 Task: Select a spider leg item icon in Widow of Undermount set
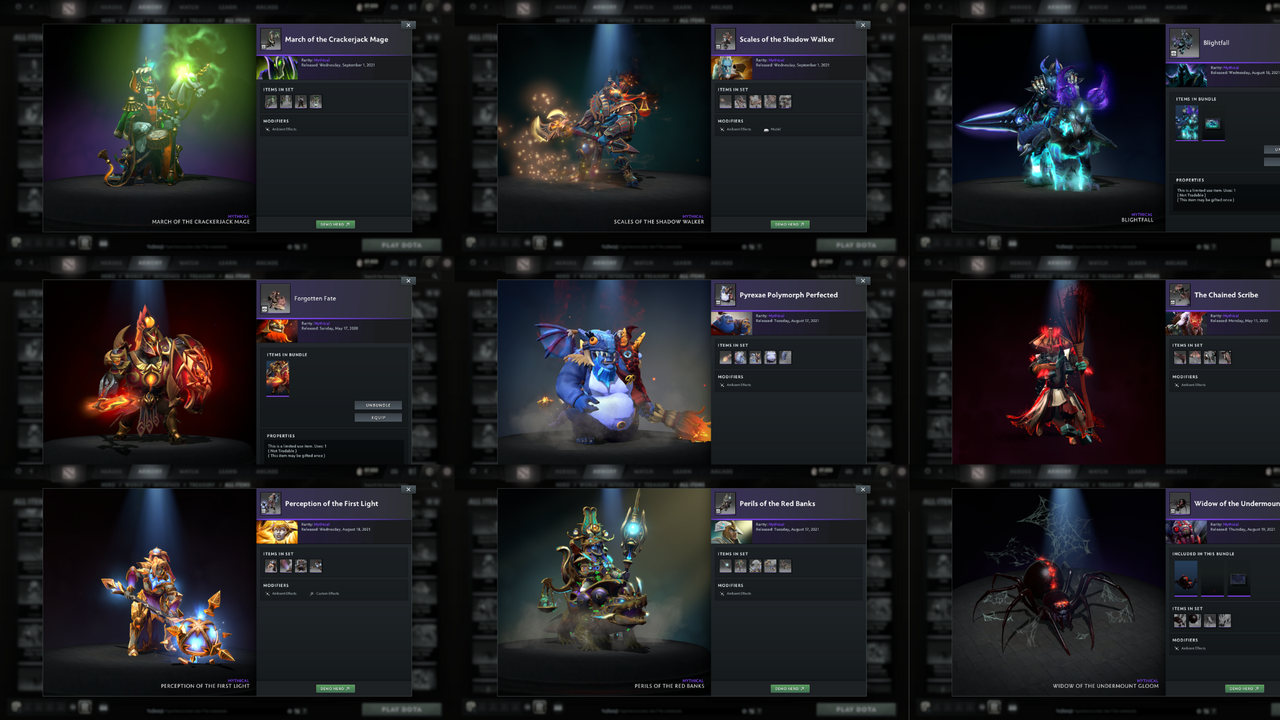(x=1210, y=620)
